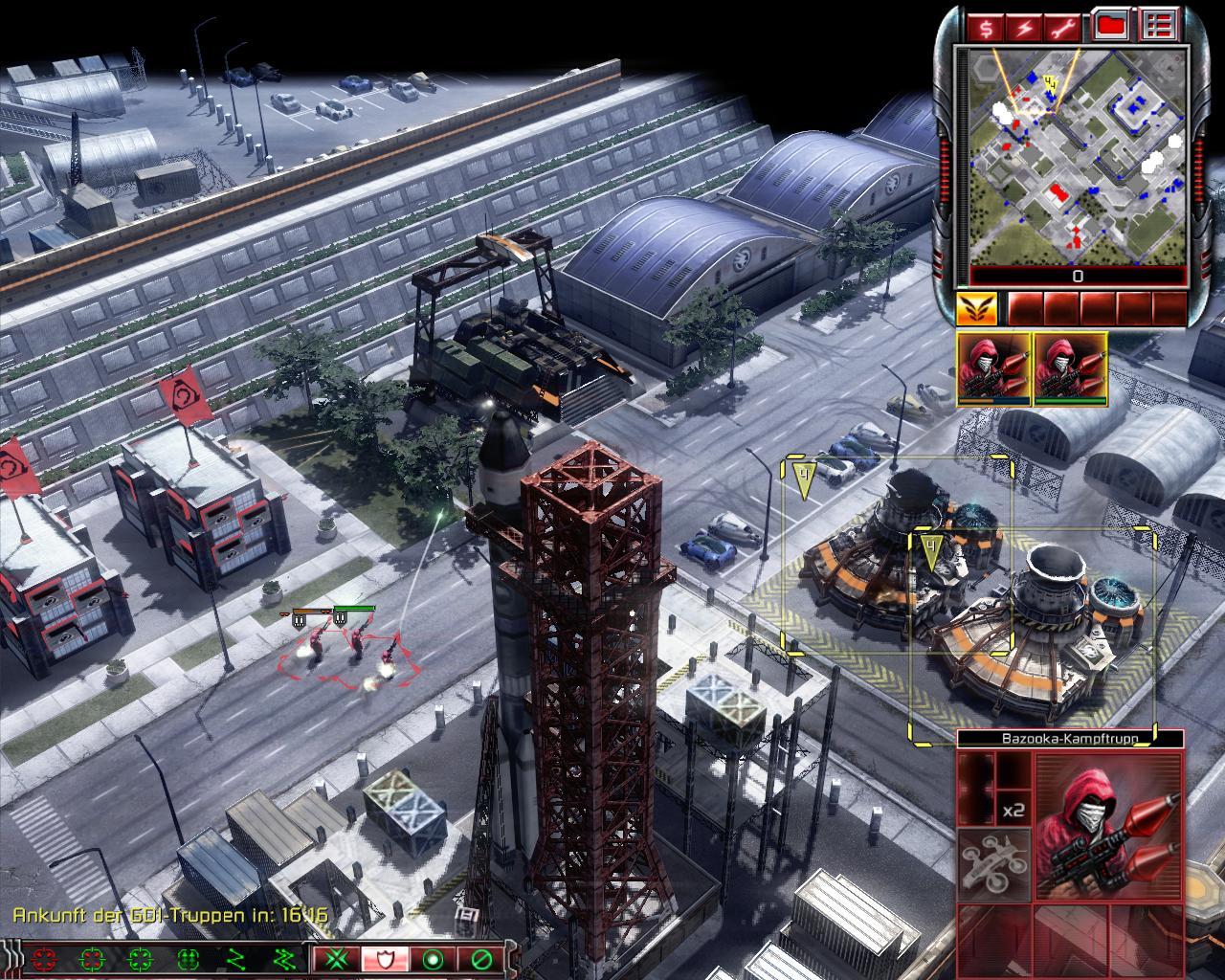The image size is (1225, 980).
Task: Set the shield guard stance
Action: pos(385,958)
